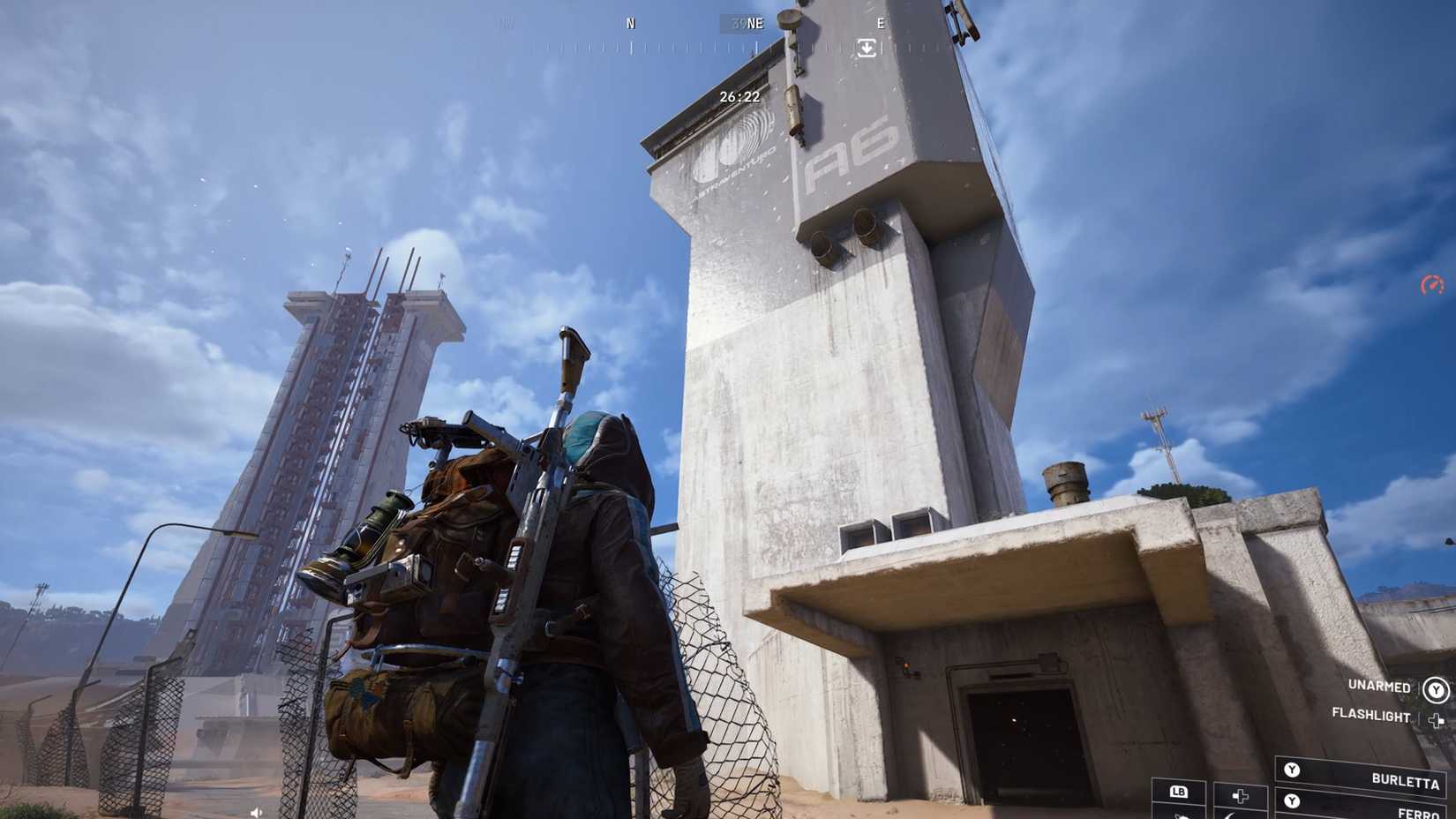Click the d-pad icon in the quick slot bar

click(x=1239, y=797)
